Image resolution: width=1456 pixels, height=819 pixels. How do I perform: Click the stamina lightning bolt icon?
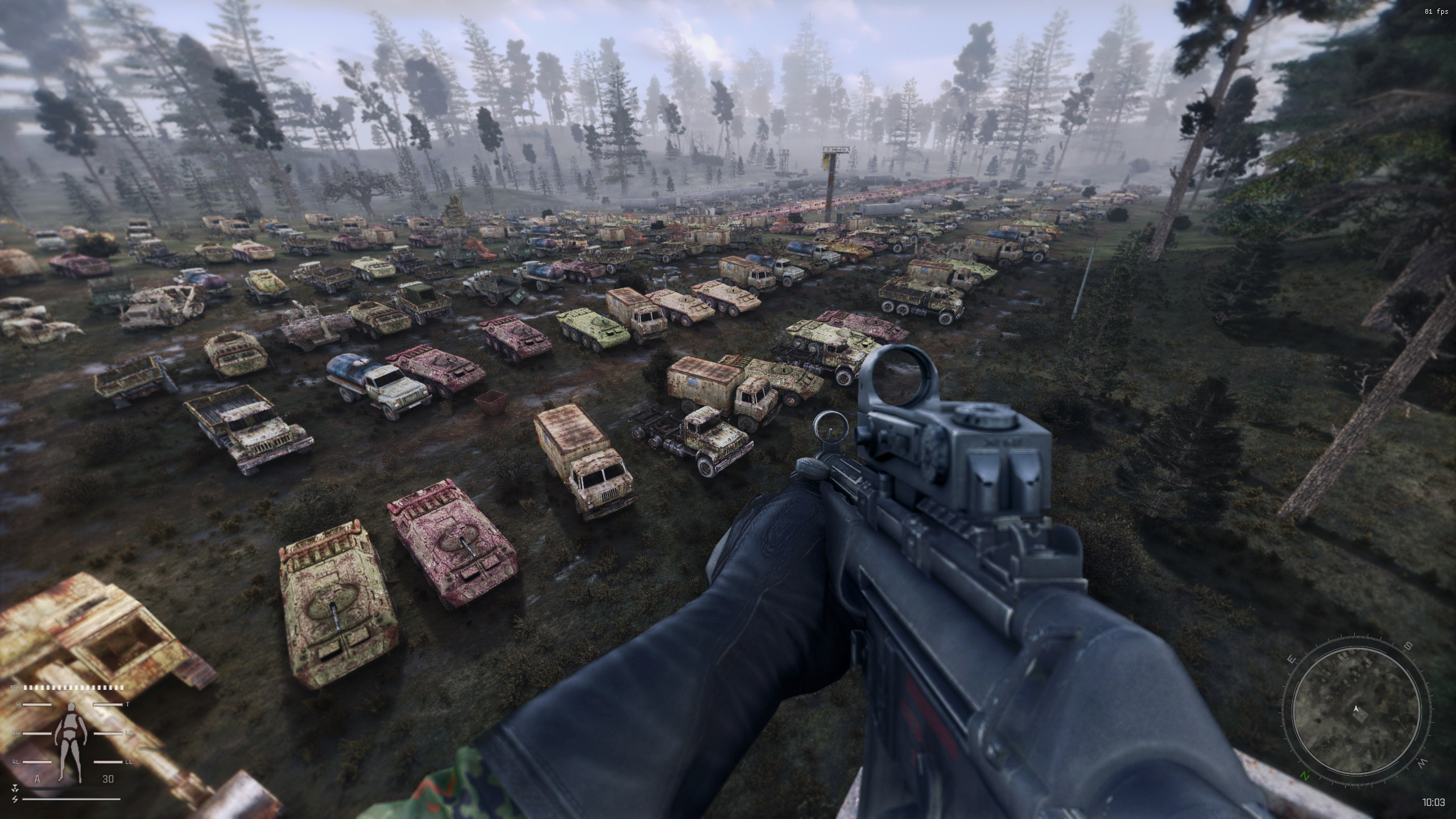coord(15,800)
